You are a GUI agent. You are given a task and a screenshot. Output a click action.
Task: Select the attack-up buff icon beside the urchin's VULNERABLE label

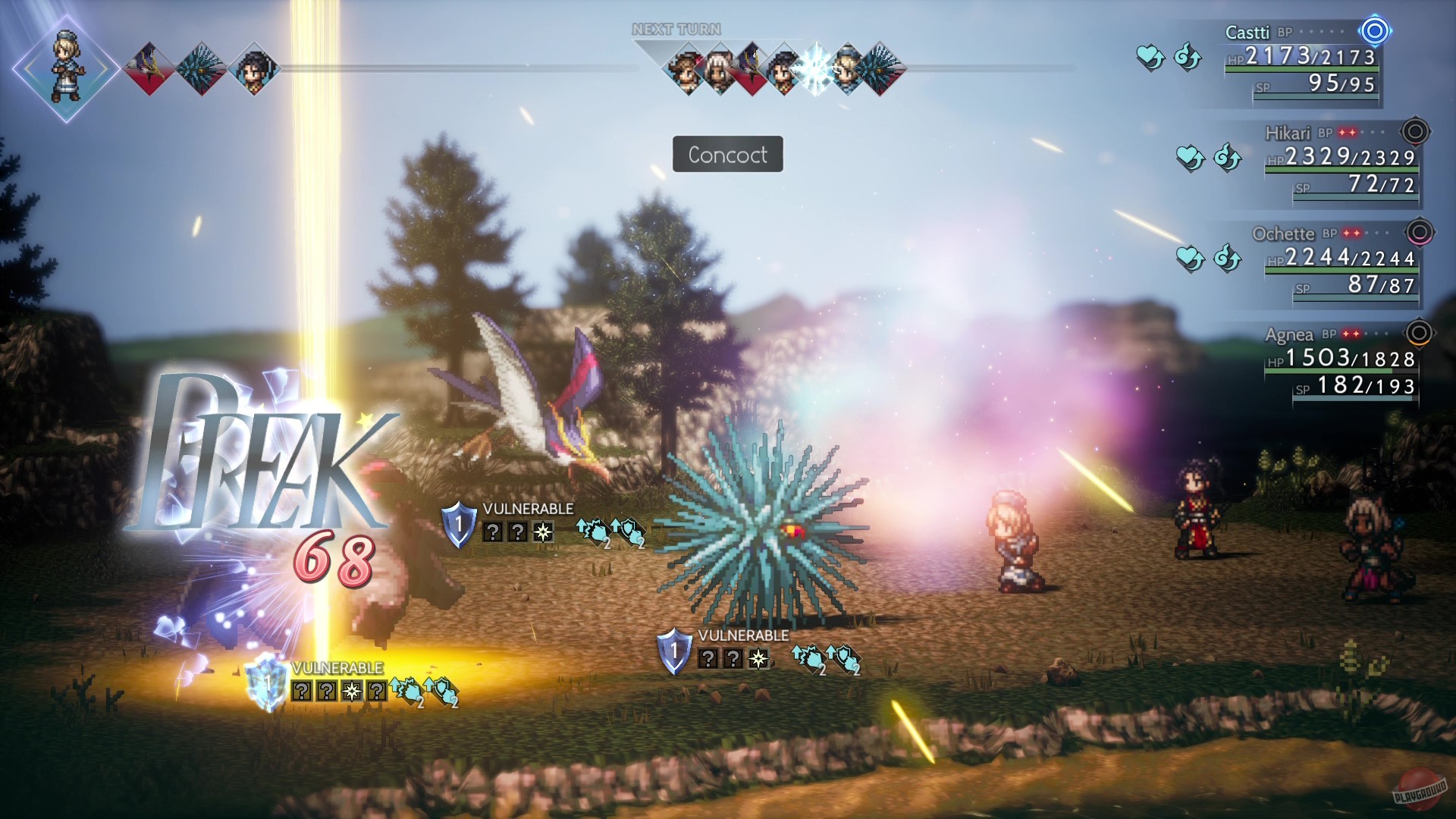click(x=807, y=656)
